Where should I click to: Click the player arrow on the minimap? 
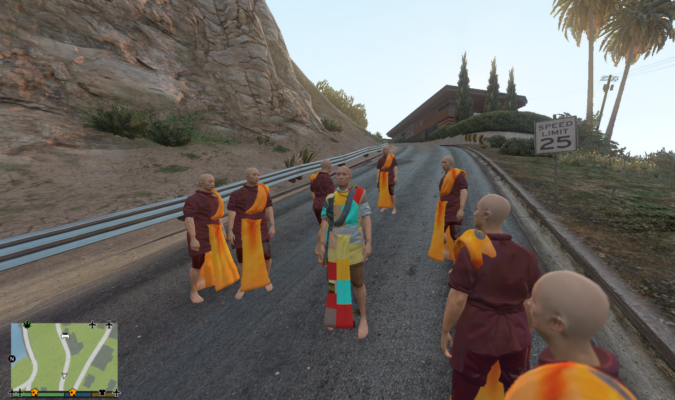coord(64,375)
